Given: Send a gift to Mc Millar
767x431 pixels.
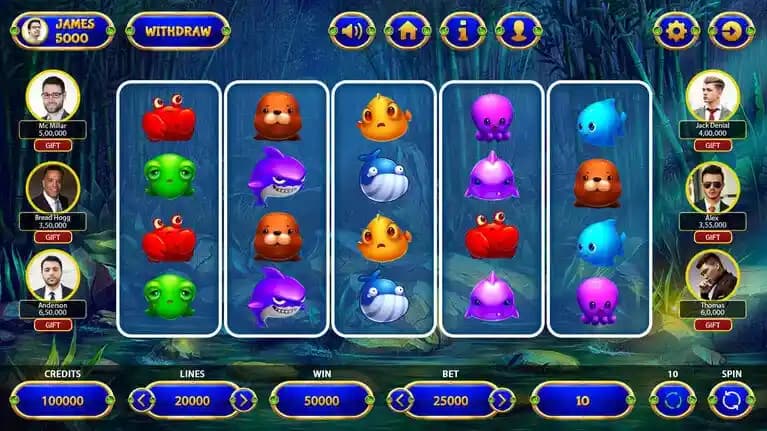Looking at the screenshot, I should pos(53,145).
